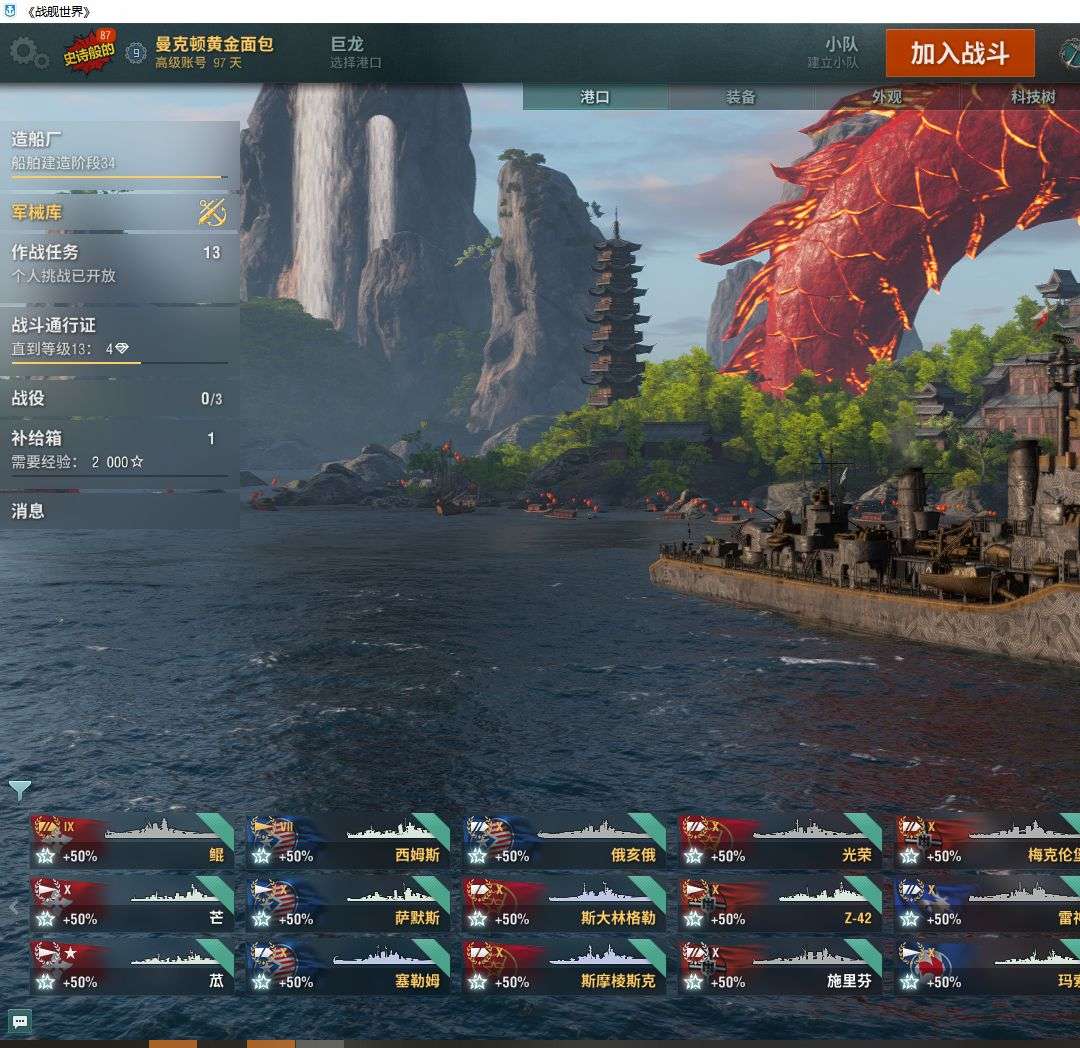Open the chat bubble button
1080x1048 pixels.
[20, 1021]
